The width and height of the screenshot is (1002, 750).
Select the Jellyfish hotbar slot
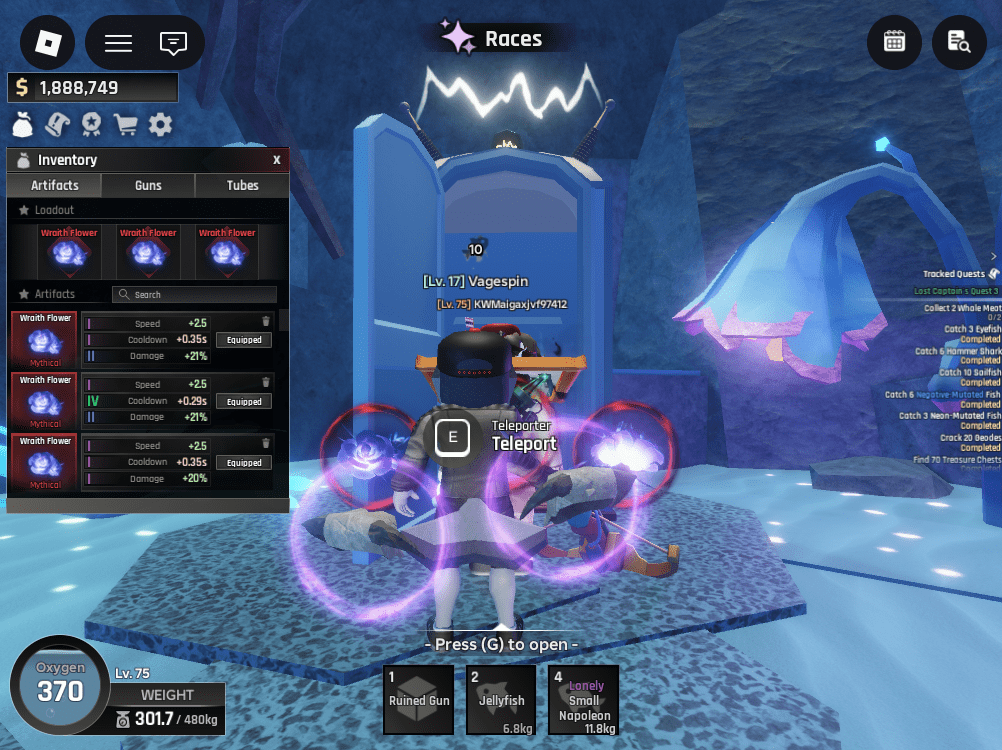point(502,700)
